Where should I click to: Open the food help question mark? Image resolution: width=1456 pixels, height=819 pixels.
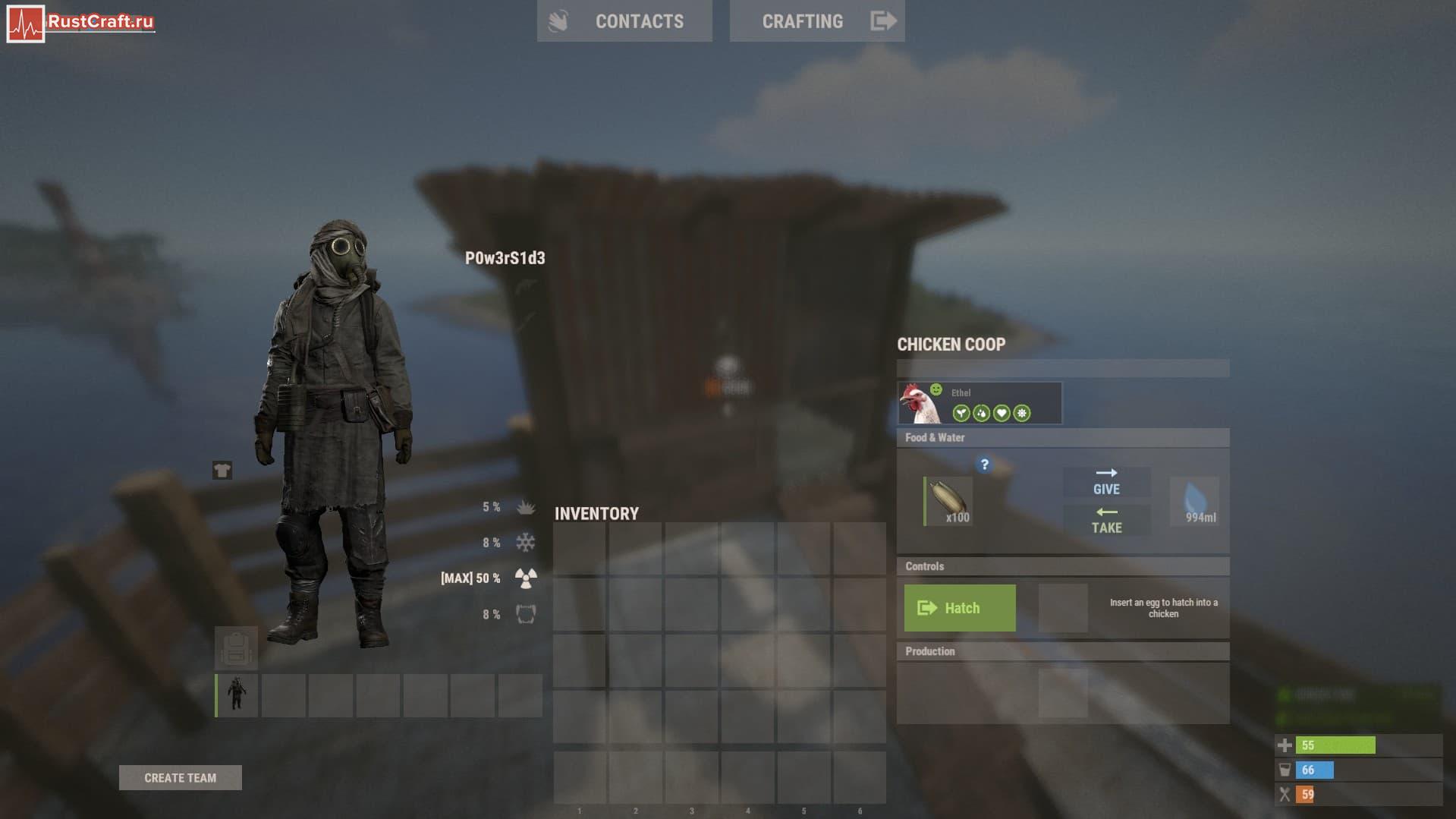point(984,465)
